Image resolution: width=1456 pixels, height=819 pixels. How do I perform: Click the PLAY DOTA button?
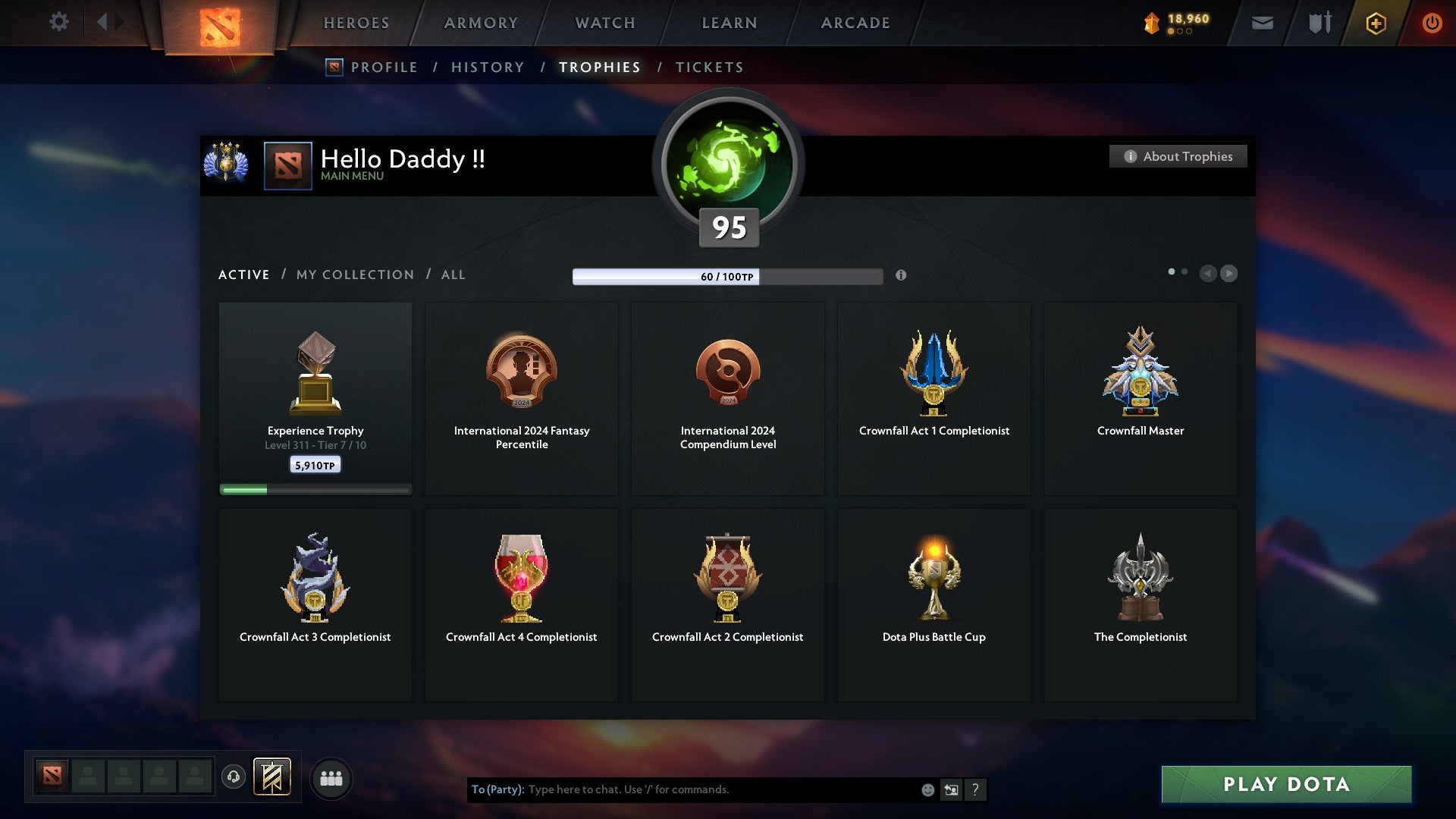click(1285, 785)
